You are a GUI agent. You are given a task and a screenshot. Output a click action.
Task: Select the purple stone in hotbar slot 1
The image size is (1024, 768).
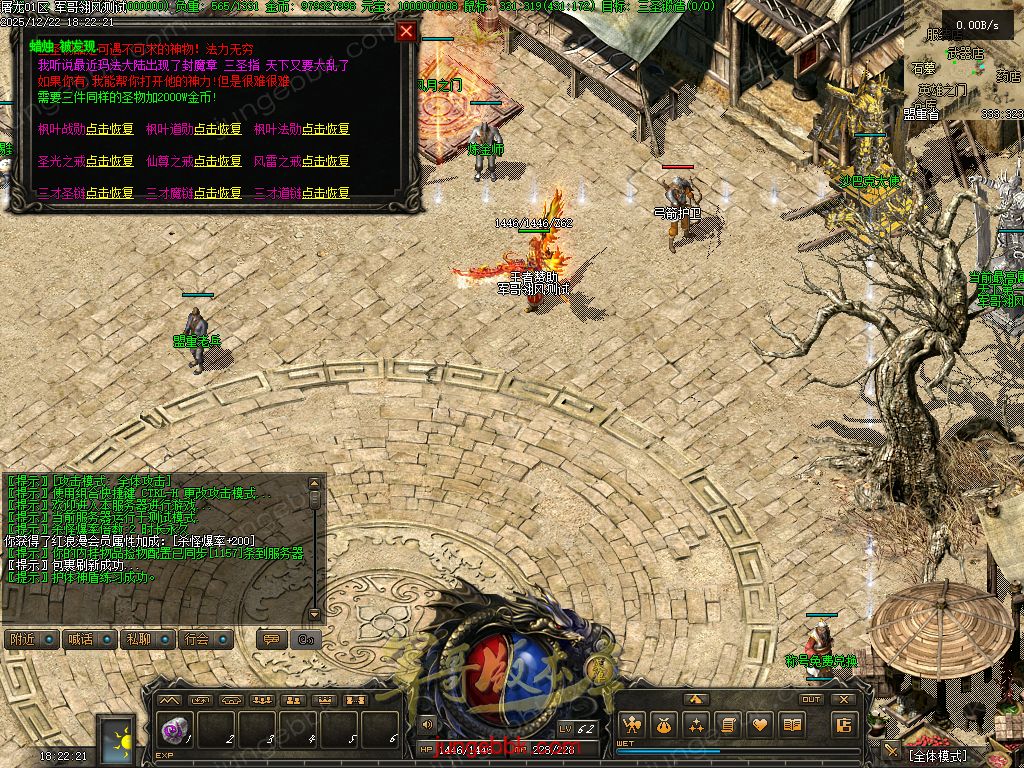[x=174, y=732]
